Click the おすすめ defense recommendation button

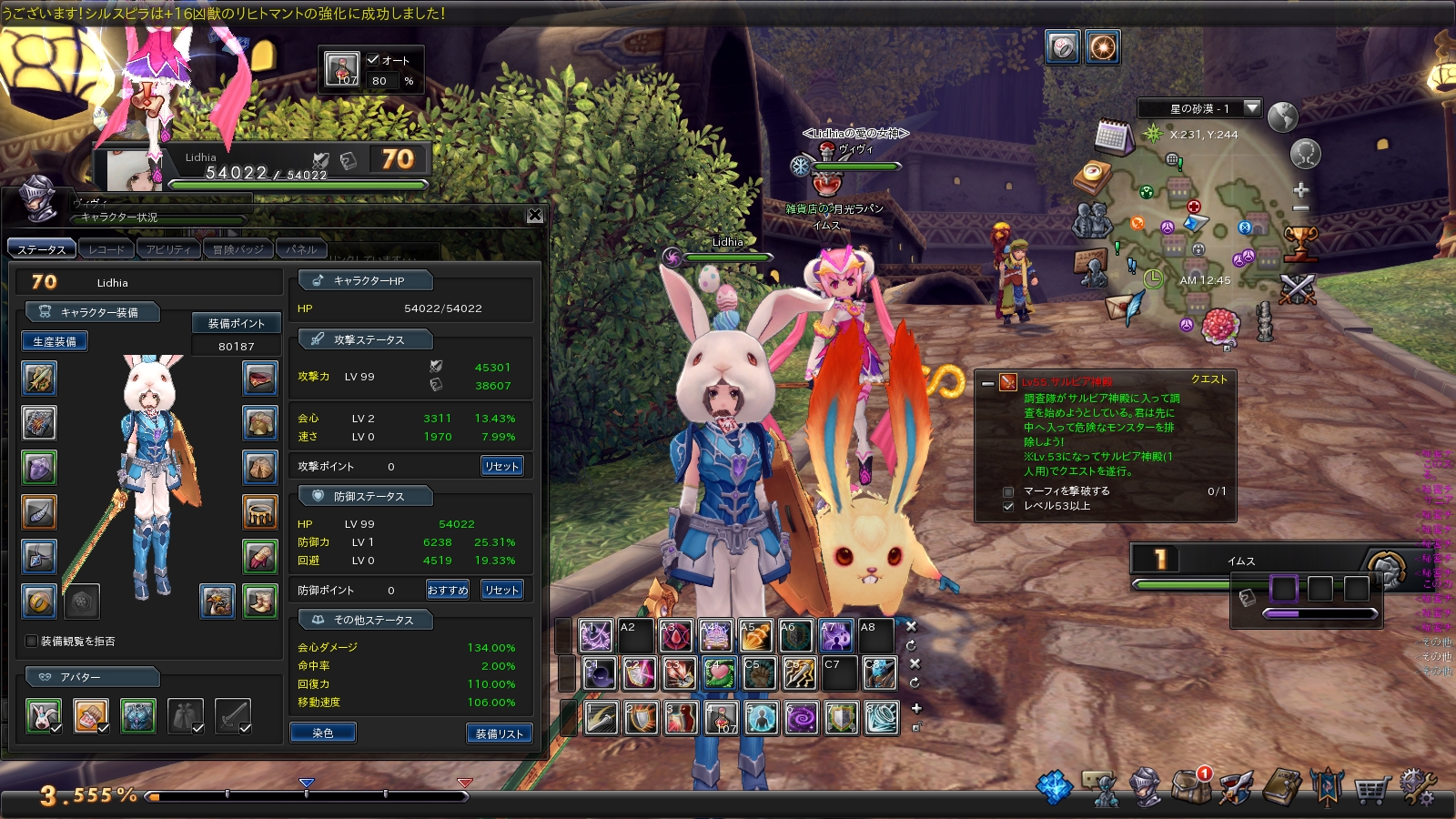click(448, 590)
